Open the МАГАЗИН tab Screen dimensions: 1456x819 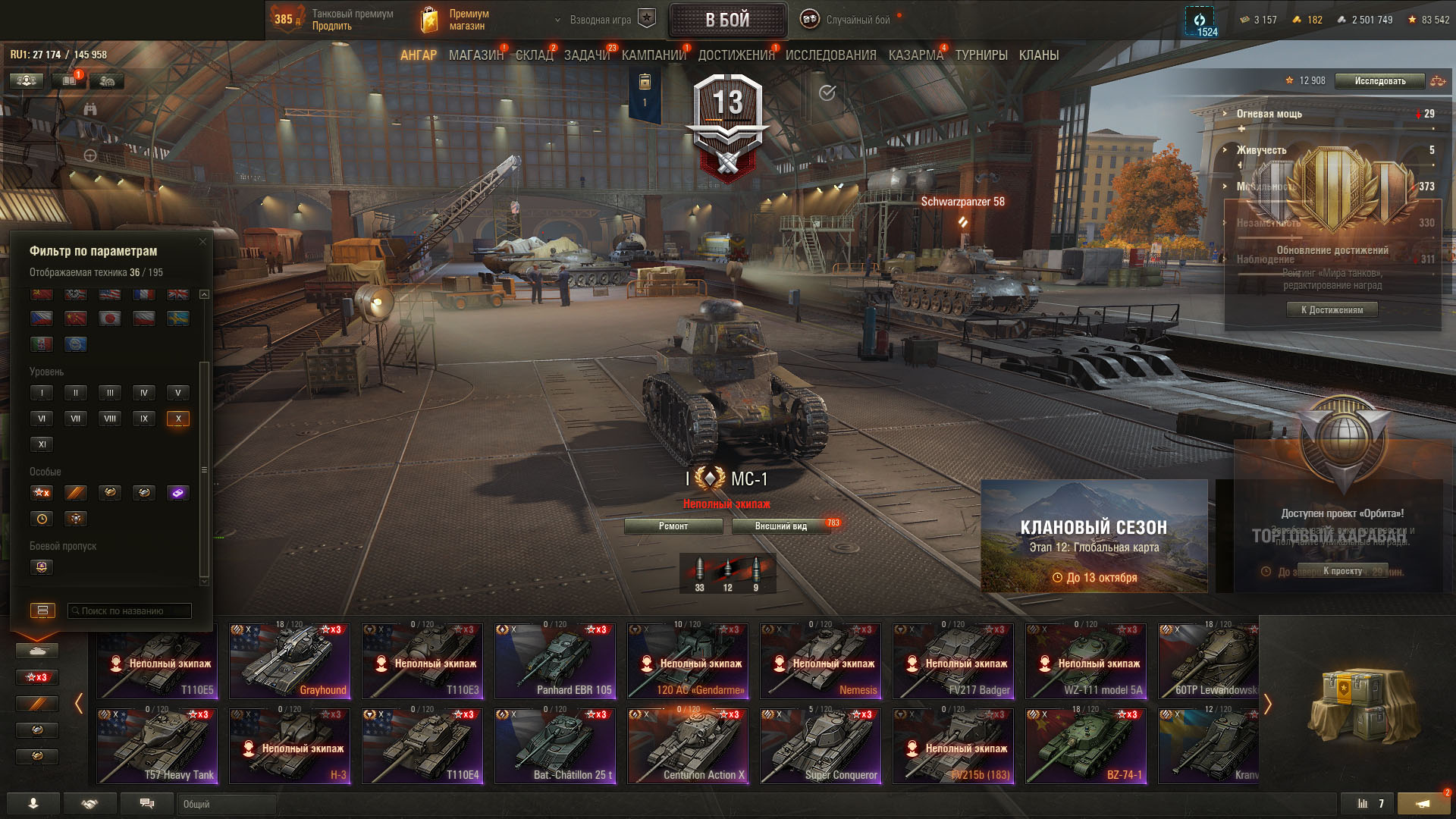point(475,55)
